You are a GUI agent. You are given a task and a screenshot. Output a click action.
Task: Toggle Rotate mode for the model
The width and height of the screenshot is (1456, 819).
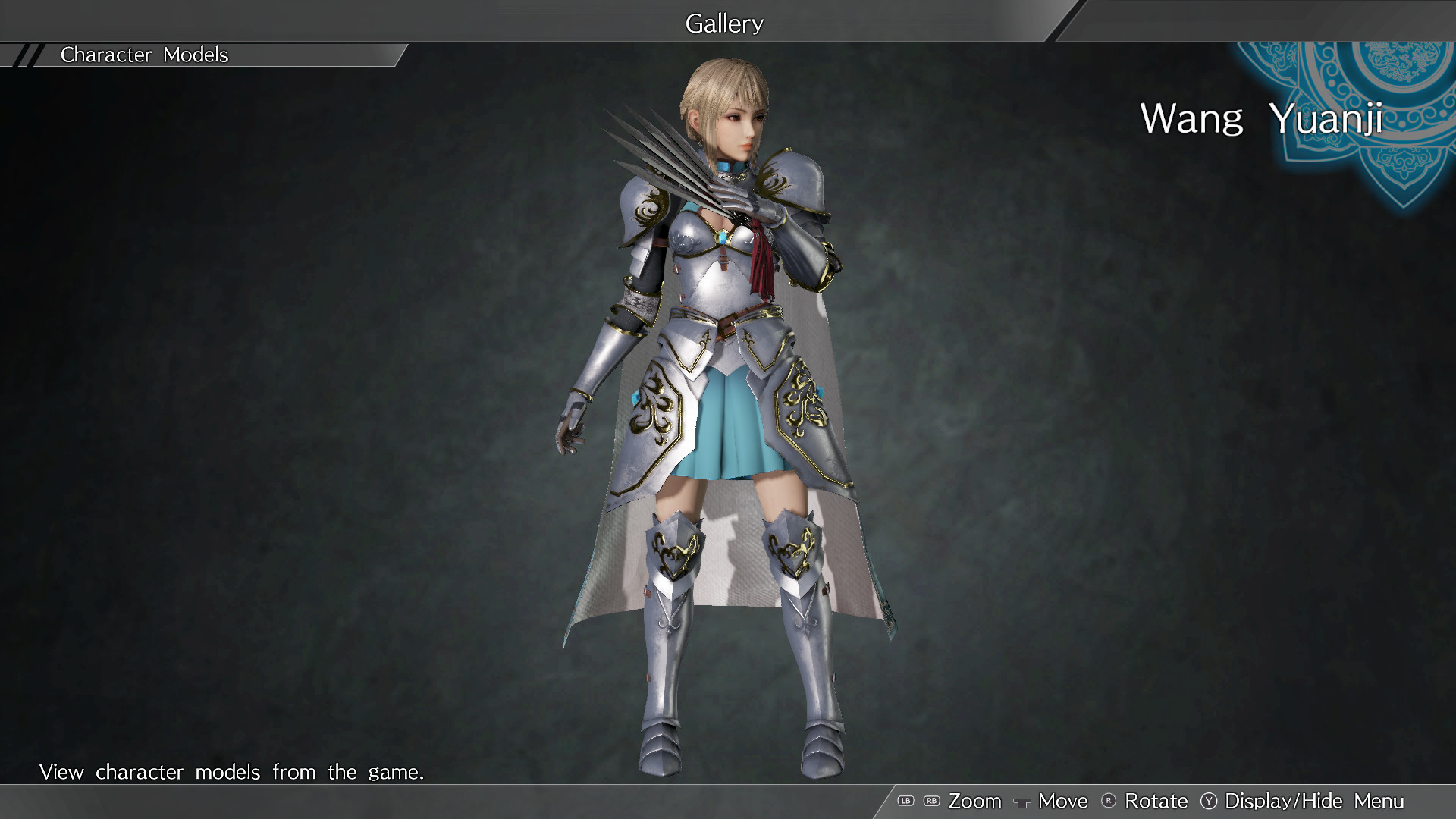pos(1155,801)
